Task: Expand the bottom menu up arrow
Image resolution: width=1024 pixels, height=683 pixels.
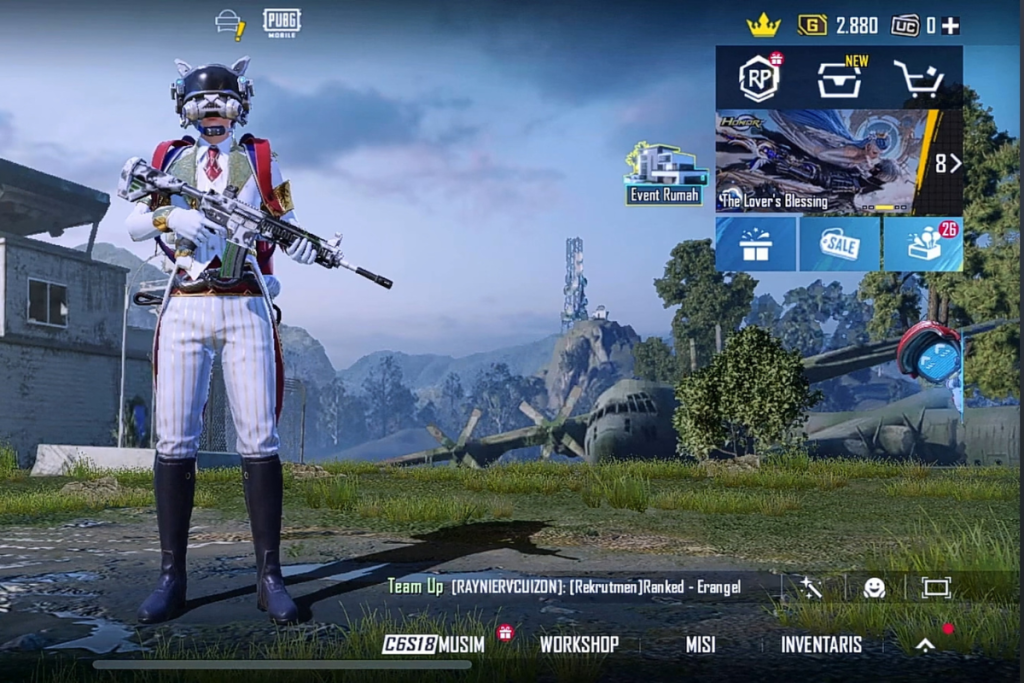Action: click(x=926, y=645)
